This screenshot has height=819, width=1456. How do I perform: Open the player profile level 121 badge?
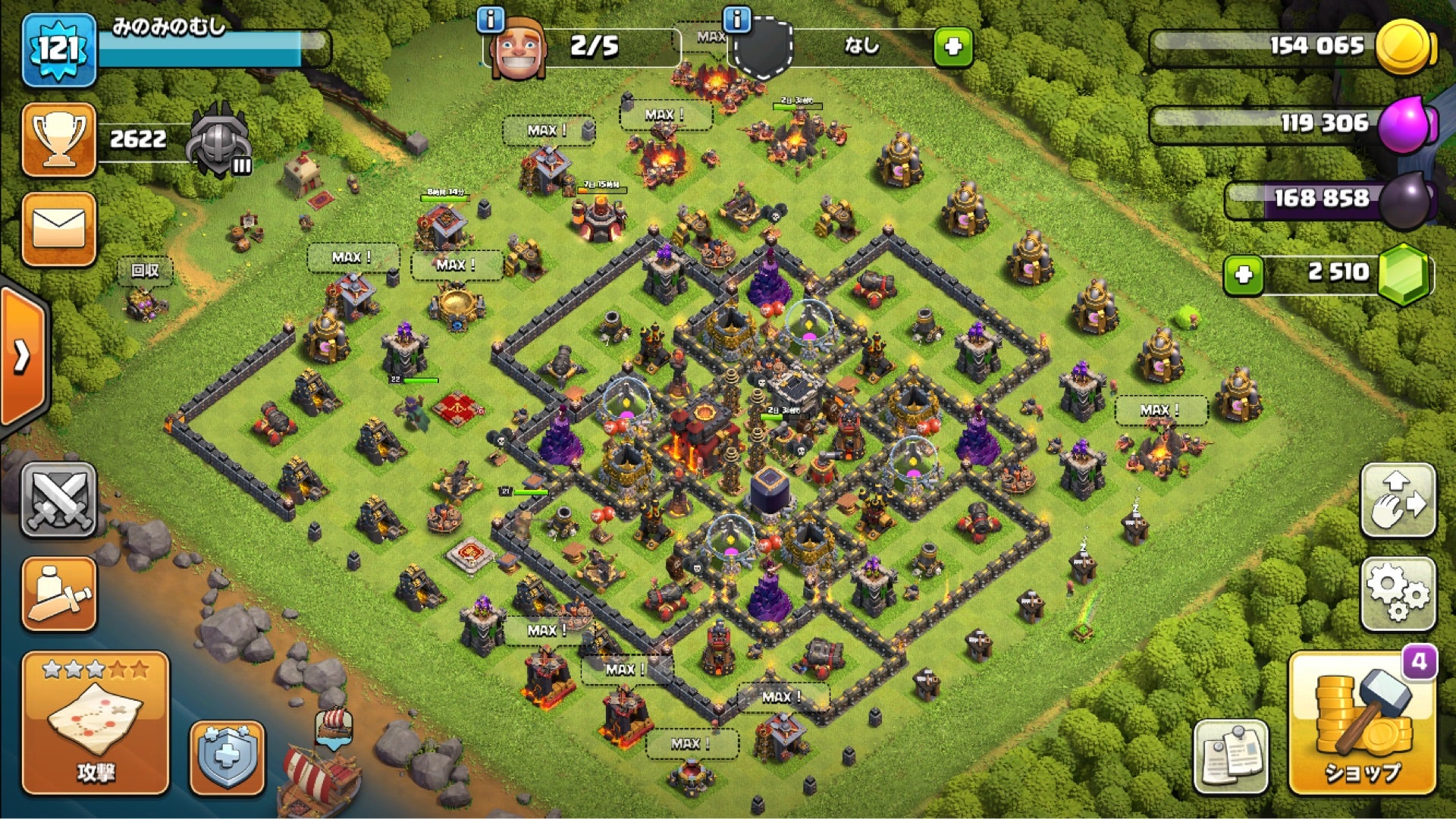click(59, 50)
